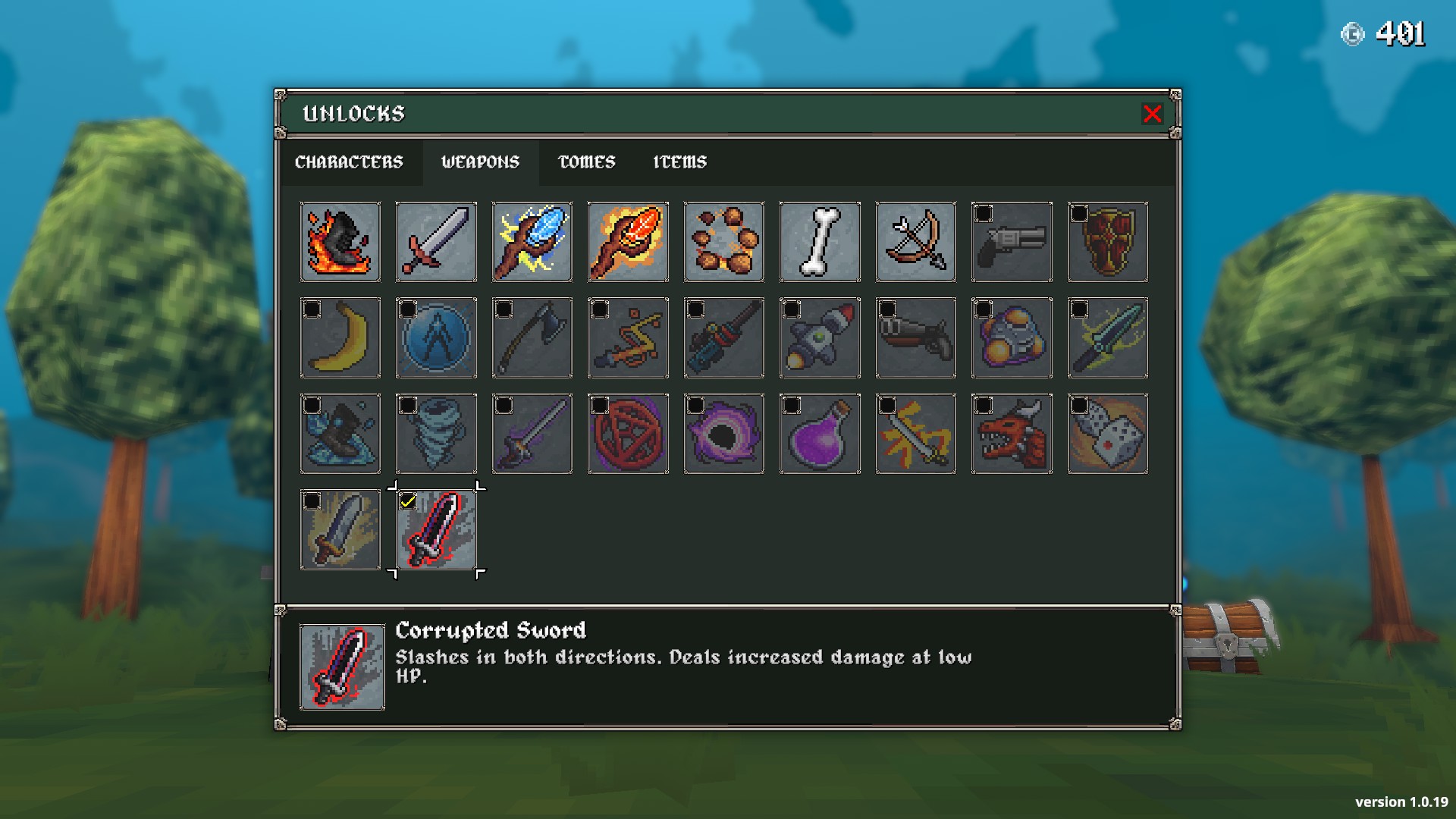
Task: Select the locked battle axe
Action: (532, 338)
